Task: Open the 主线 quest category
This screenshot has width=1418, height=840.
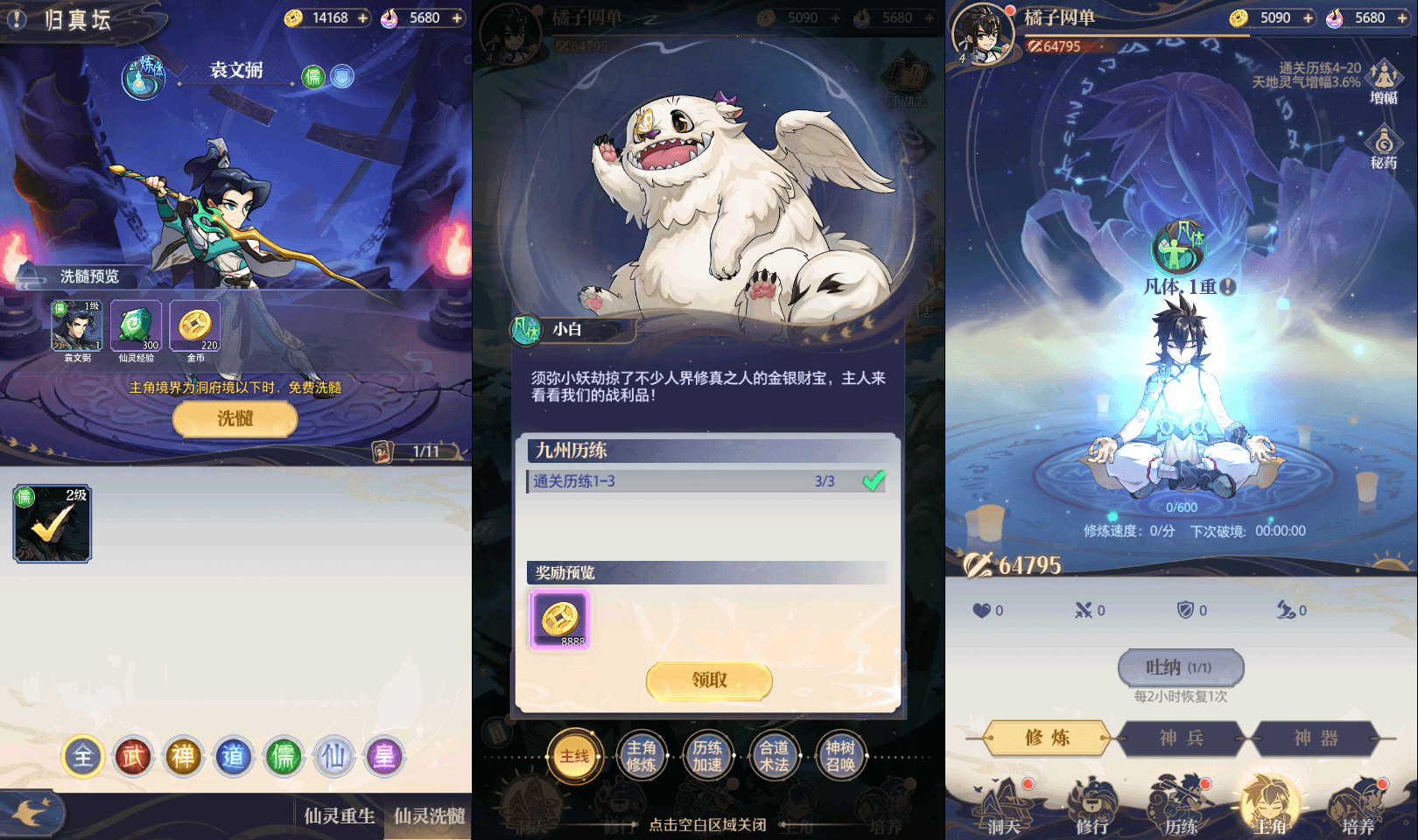Action: pos(574,756)
